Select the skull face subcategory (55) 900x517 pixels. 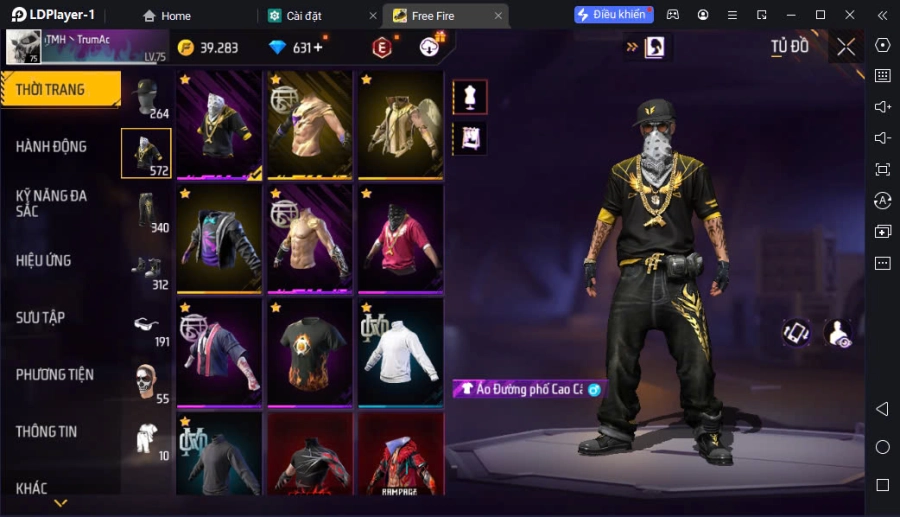pyautogui.click(x=146, y=382)
